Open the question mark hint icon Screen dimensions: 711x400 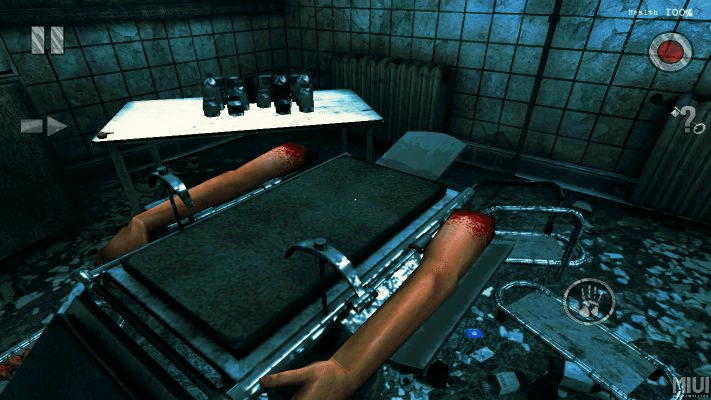coord(686,120)
